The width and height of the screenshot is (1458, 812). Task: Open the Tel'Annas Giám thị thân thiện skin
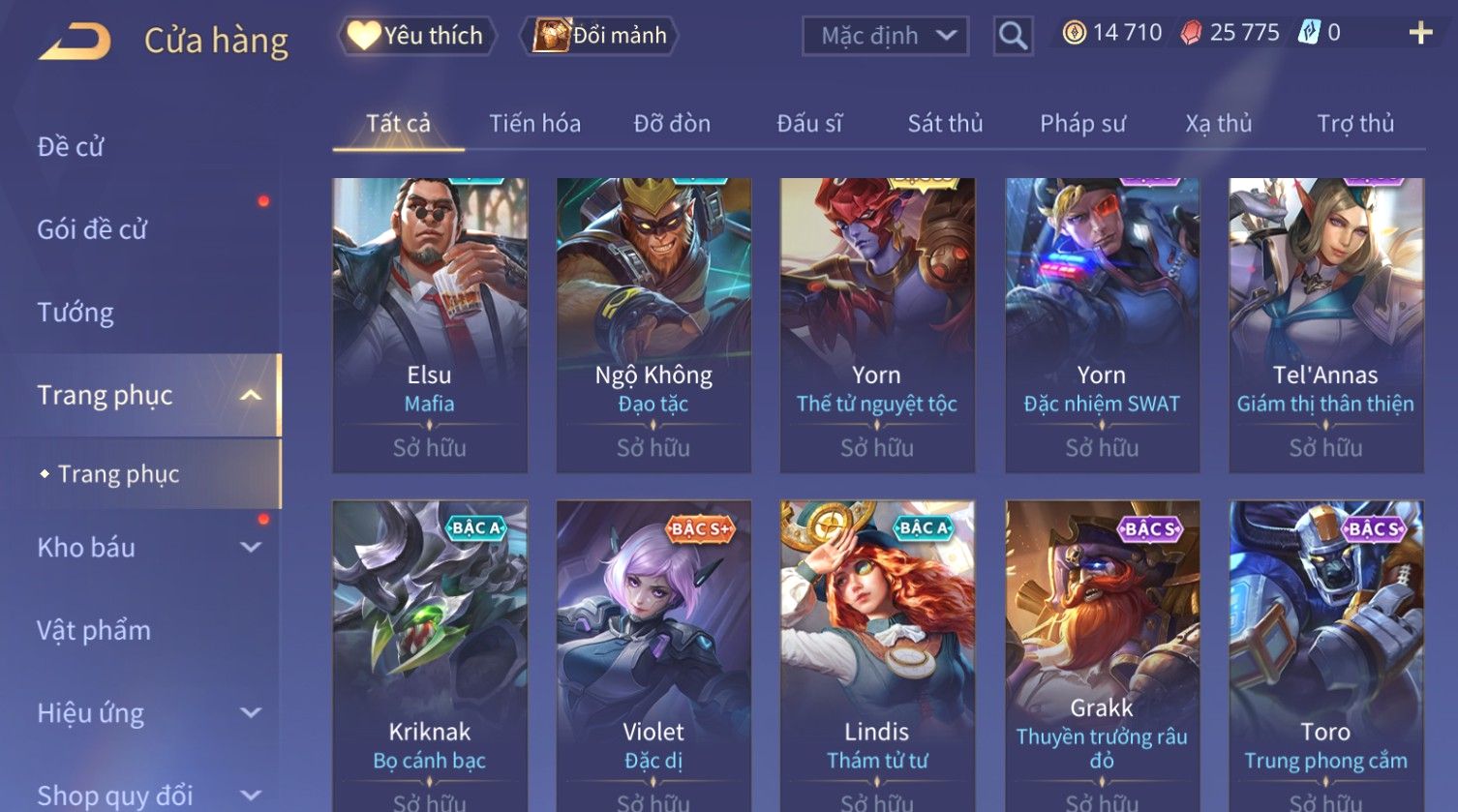pos(1325,324)
